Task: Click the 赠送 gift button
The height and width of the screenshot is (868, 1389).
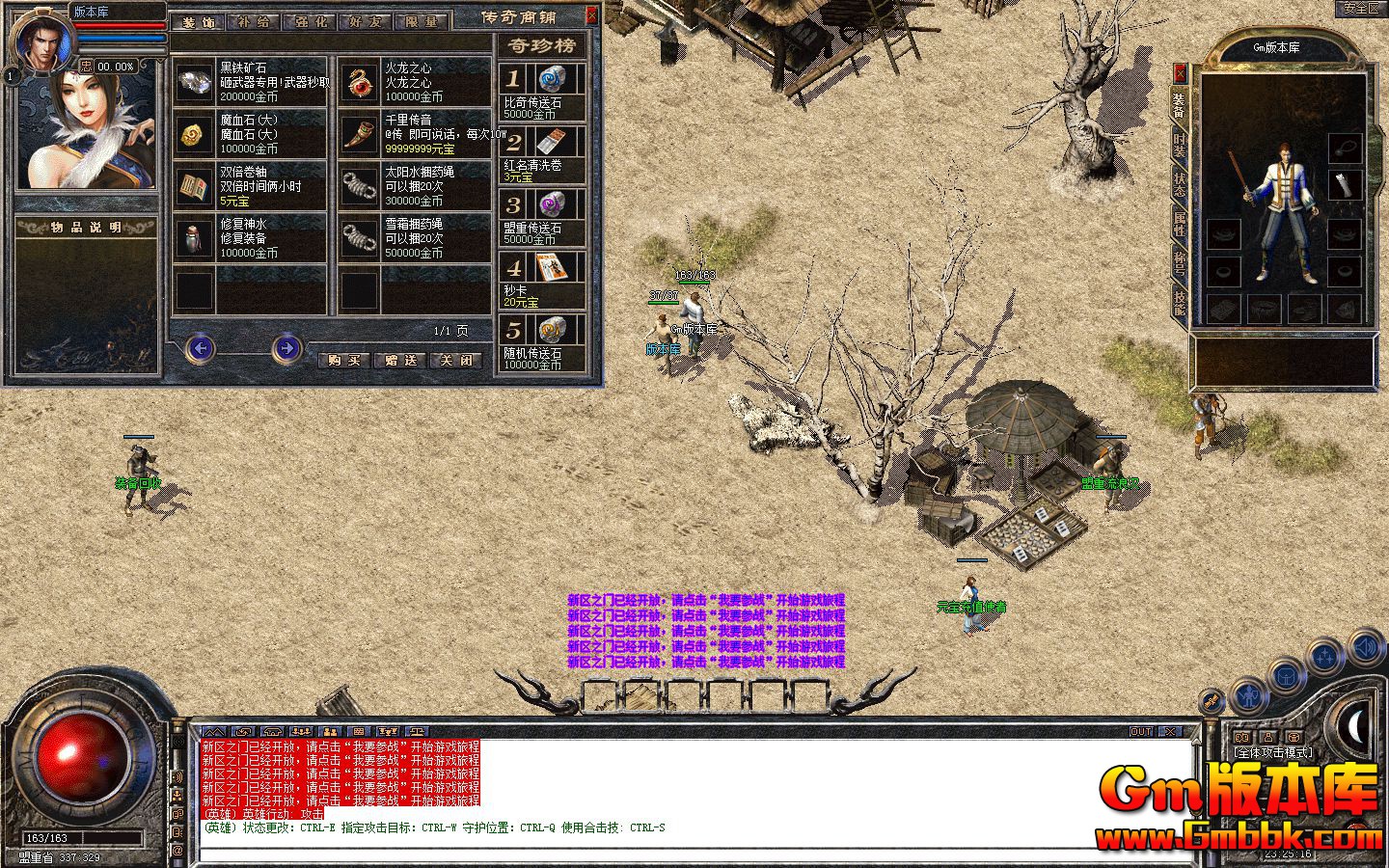Action: (400, 361)
